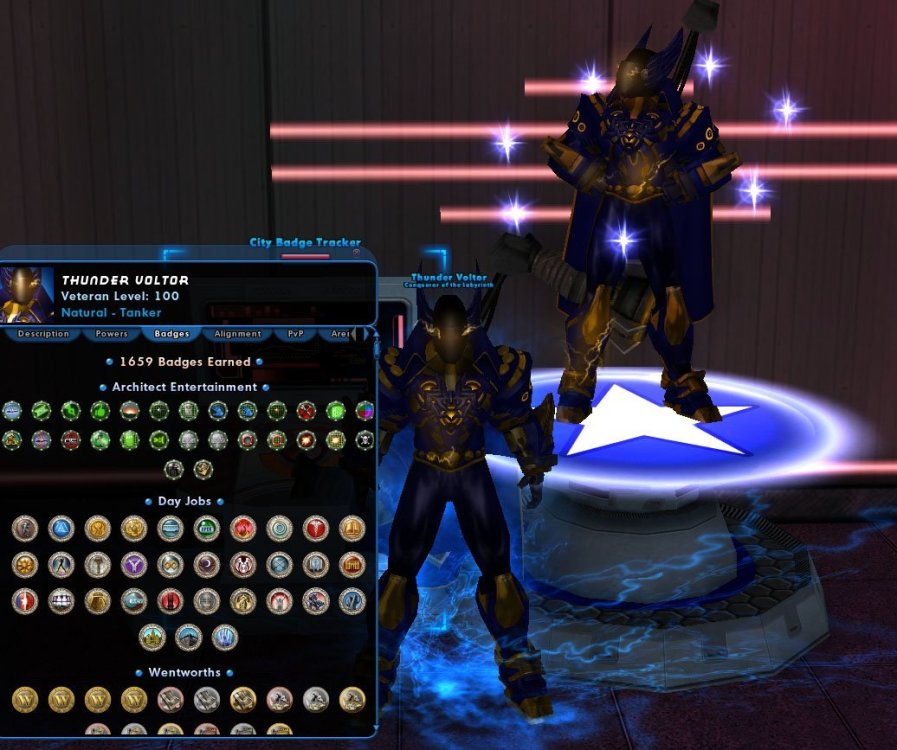Switch to the Description tab
Screen dimensions: 897x750
click(x=43, y=334)
